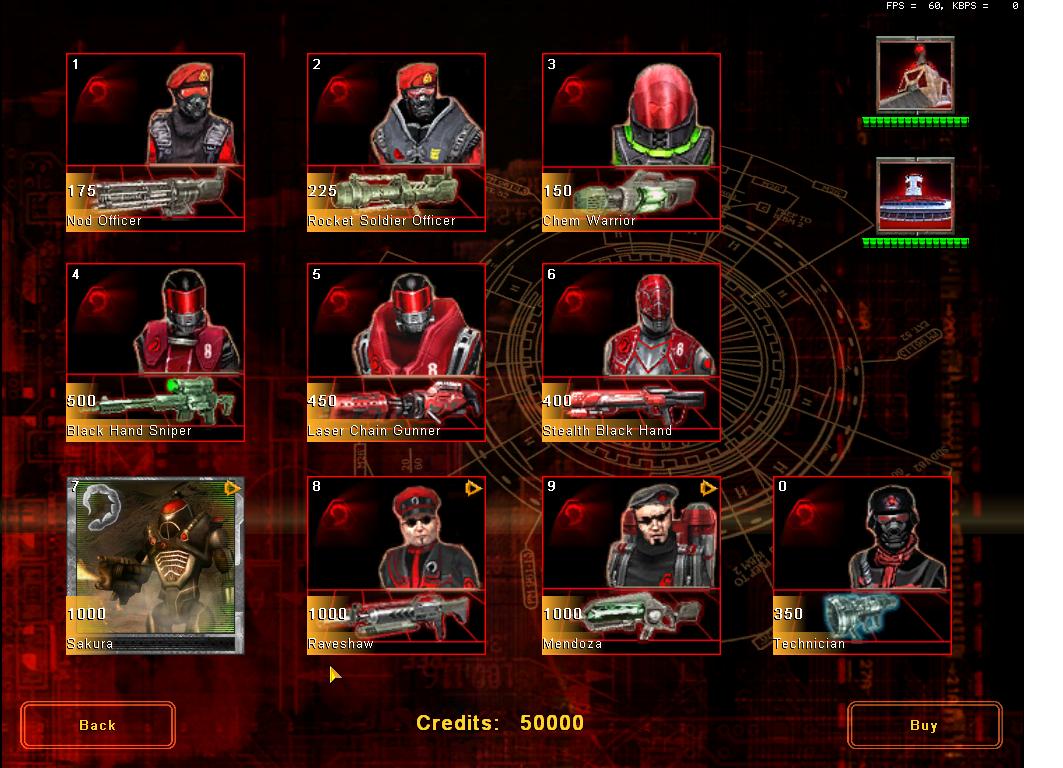Viewport: 1063px width, 768px height.
Task: Select Raveshaw for 1000 credits
Action: 396,565
